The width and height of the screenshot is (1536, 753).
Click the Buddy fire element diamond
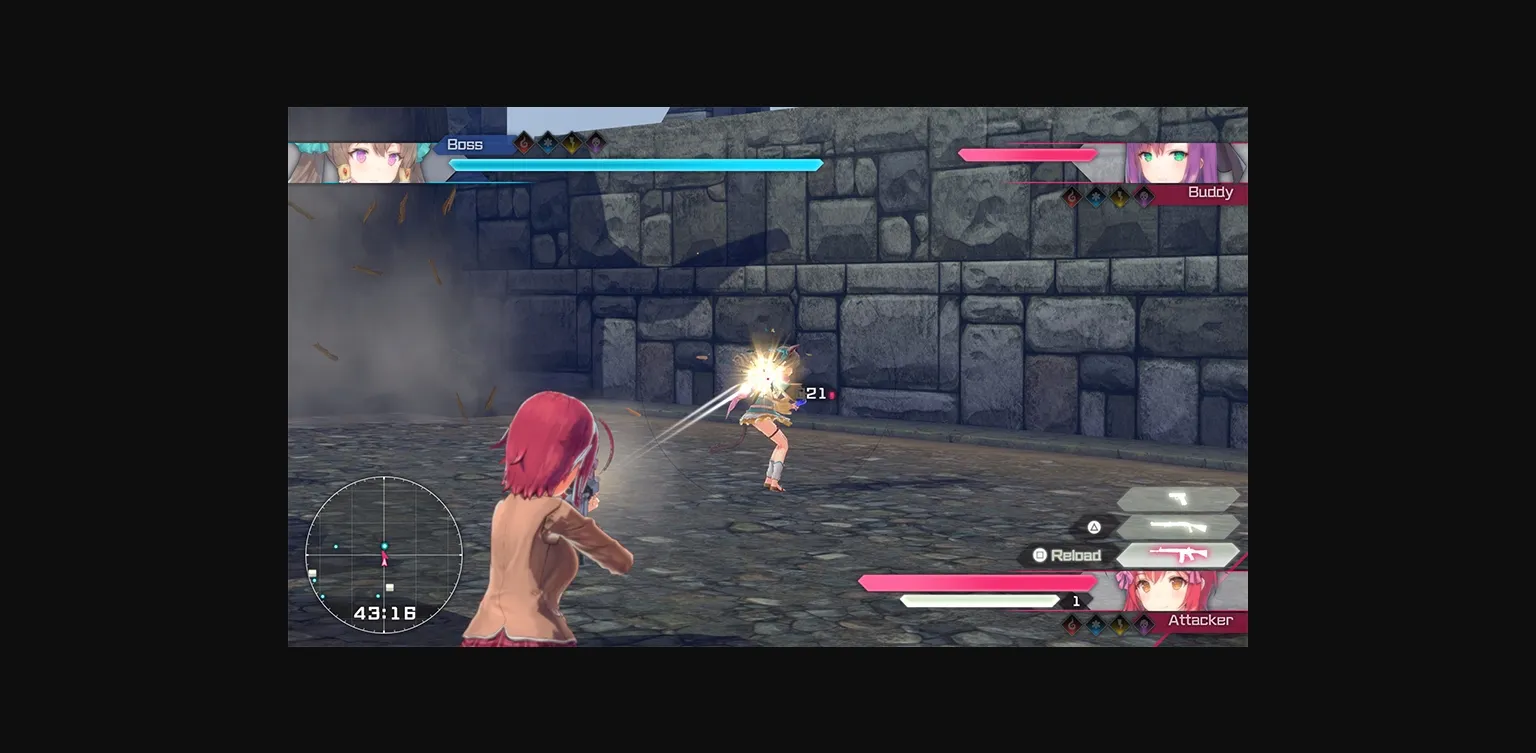click(1071, 196)
